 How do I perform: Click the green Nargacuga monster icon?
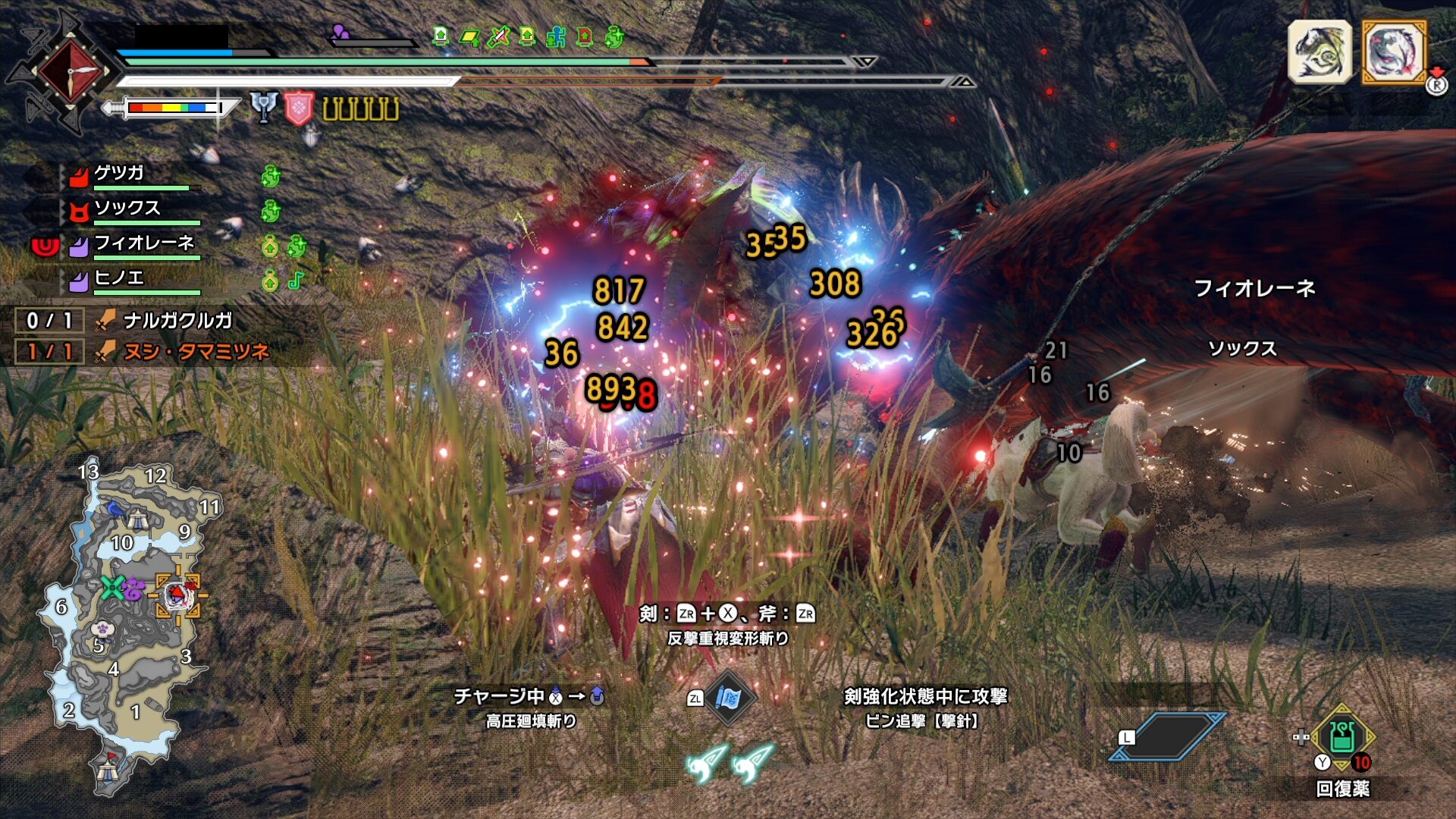click(x=1319, y=52)
